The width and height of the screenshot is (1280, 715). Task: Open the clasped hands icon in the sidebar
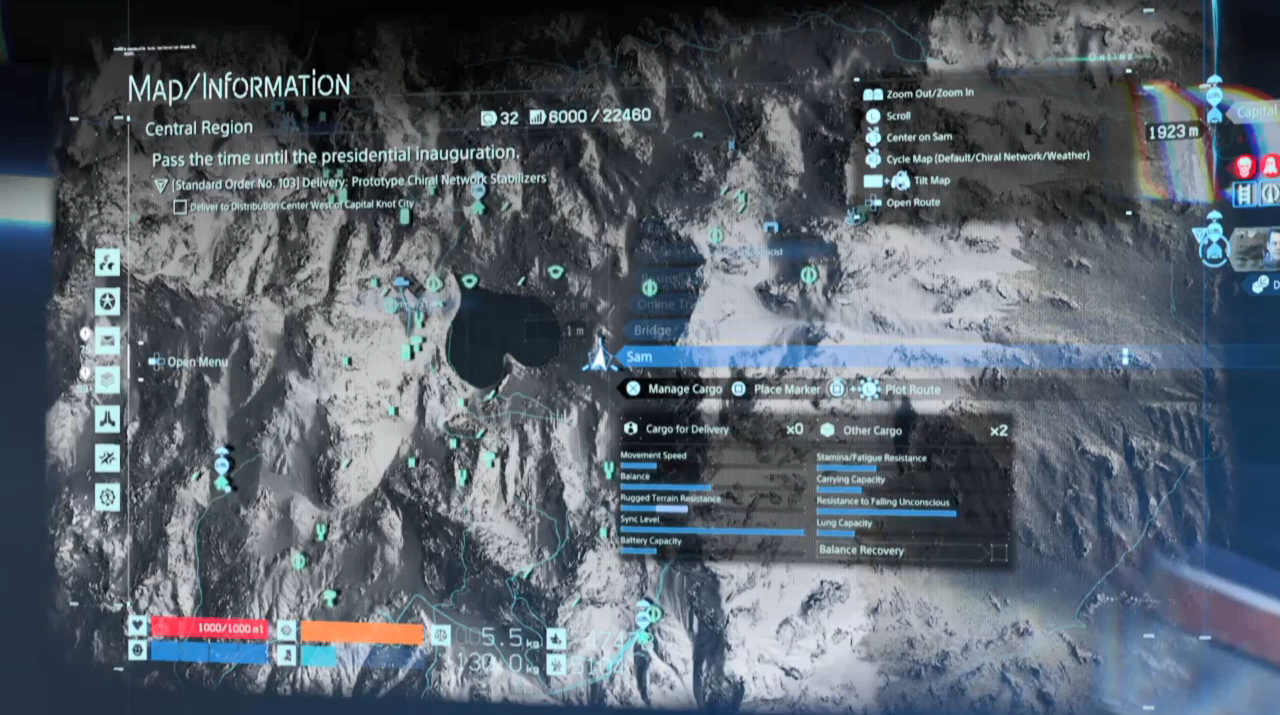[x=107, y=419]
